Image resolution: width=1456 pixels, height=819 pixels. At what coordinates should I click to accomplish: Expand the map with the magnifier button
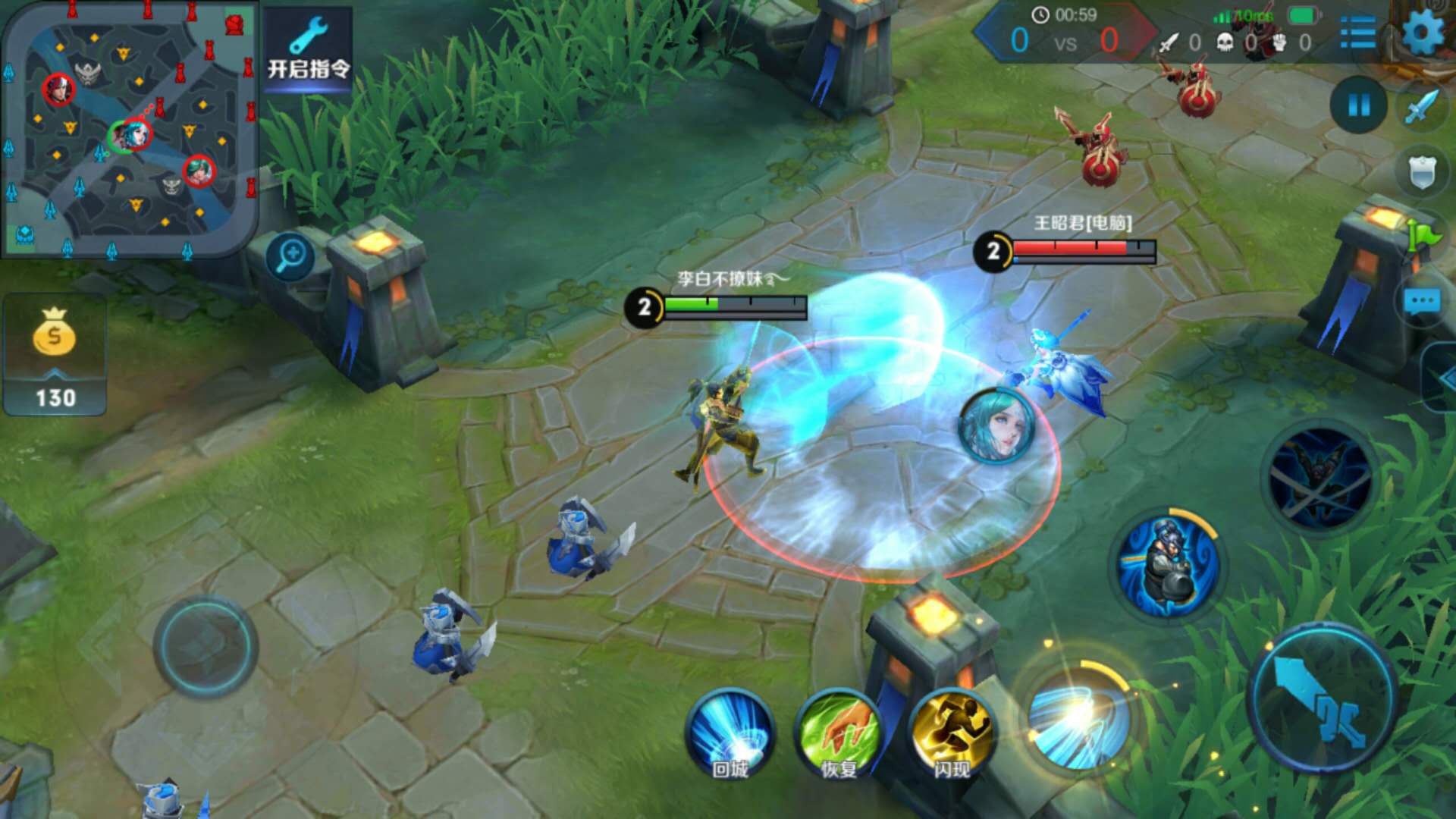point(290,256)
